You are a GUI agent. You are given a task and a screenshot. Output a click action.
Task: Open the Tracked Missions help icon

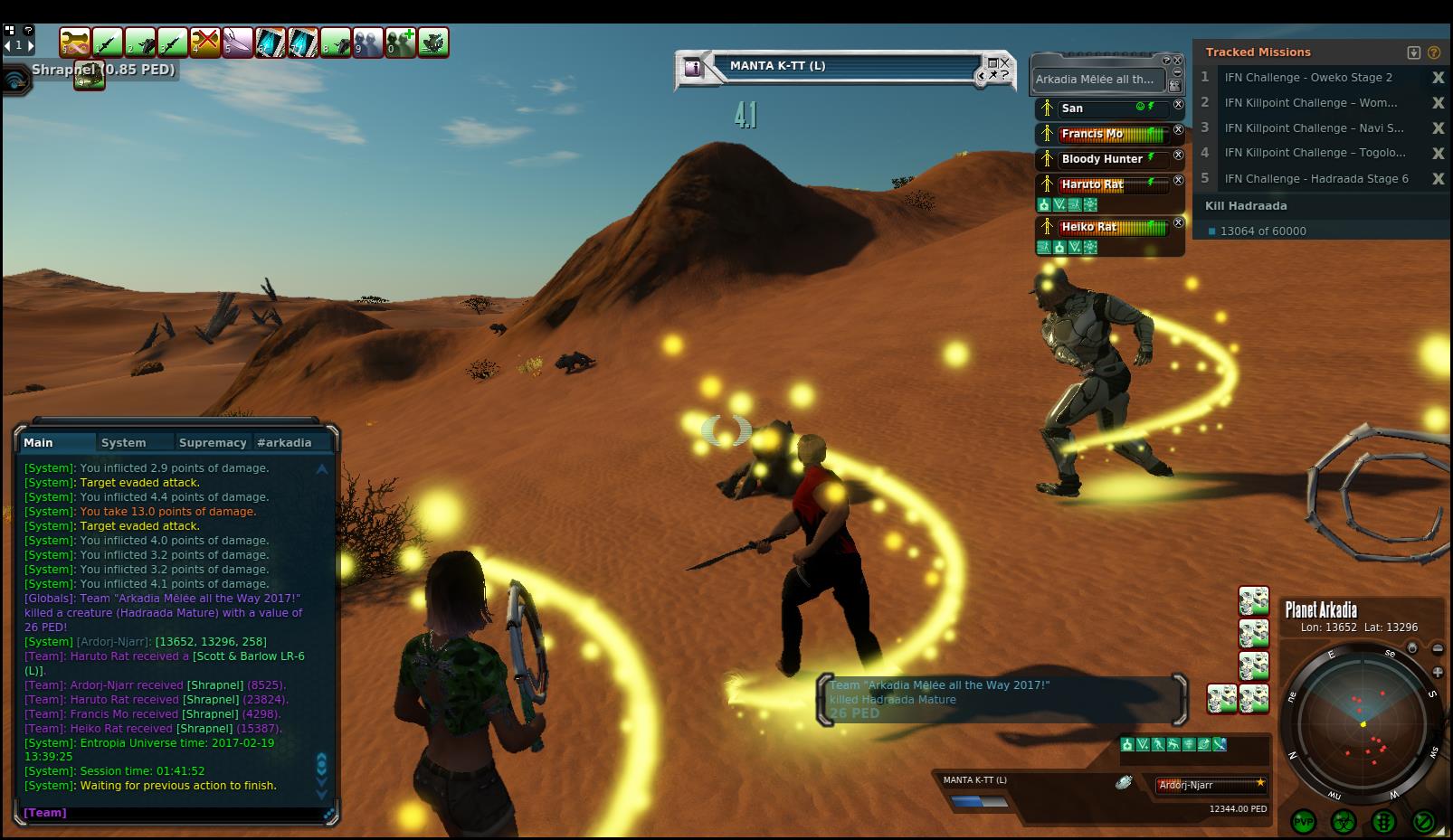[1434, 52]
